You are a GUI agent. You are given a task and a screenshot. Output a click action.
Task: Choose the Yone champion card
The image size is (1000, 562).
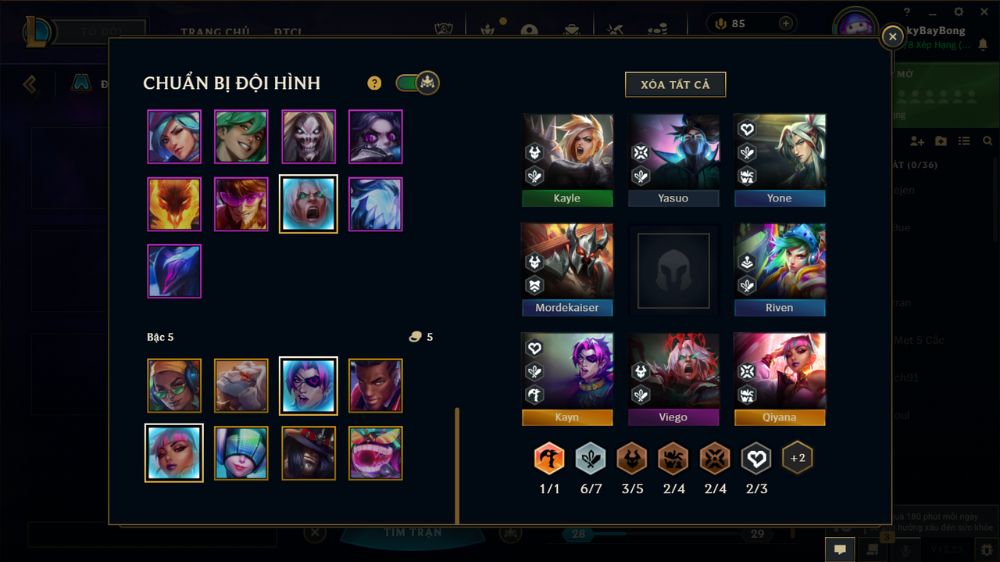[x=779, y=158]
